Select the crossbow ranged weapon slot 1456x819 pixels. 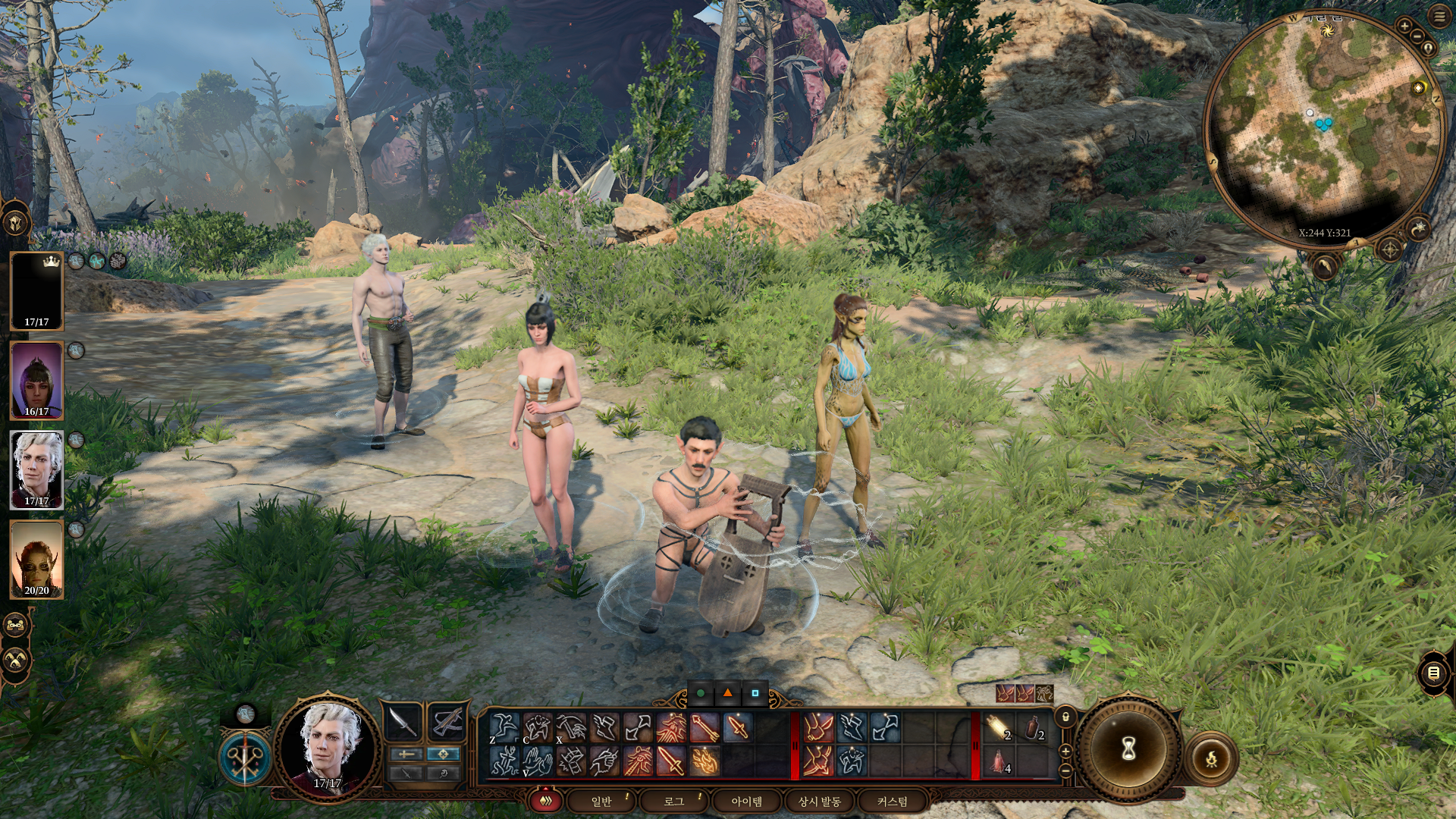pos(447,723)
